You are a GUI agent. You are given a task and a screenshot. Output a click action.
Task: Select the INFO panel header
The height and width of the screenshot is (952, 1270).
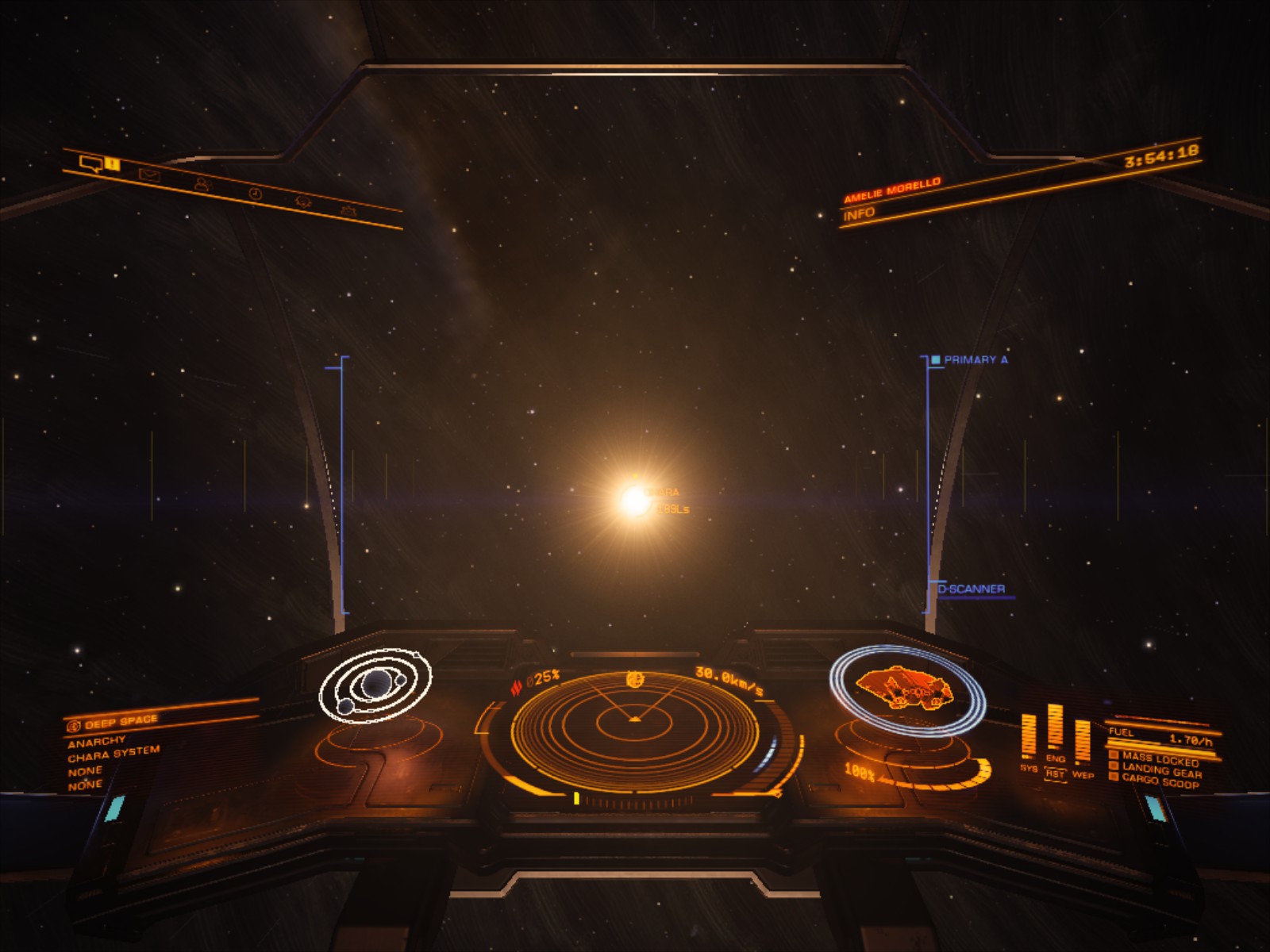point(860,213)
